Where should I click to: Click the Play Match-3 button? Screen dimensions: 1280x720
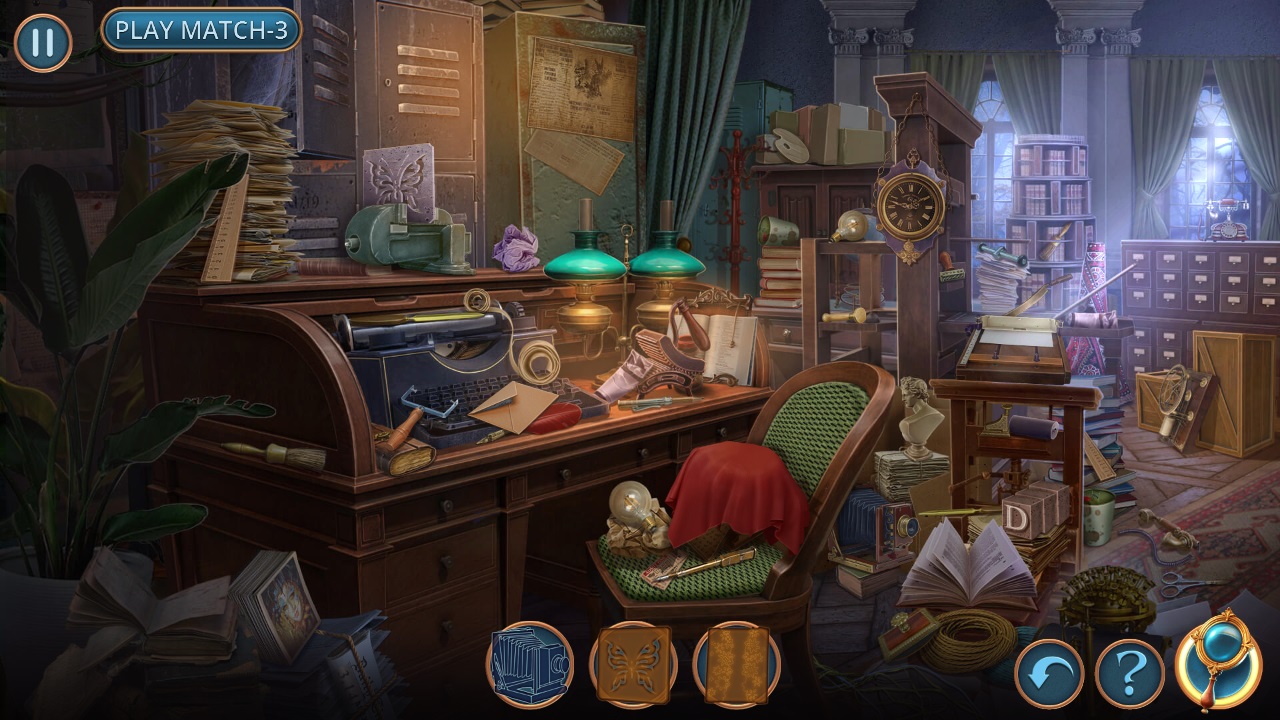tap(201, 31)
